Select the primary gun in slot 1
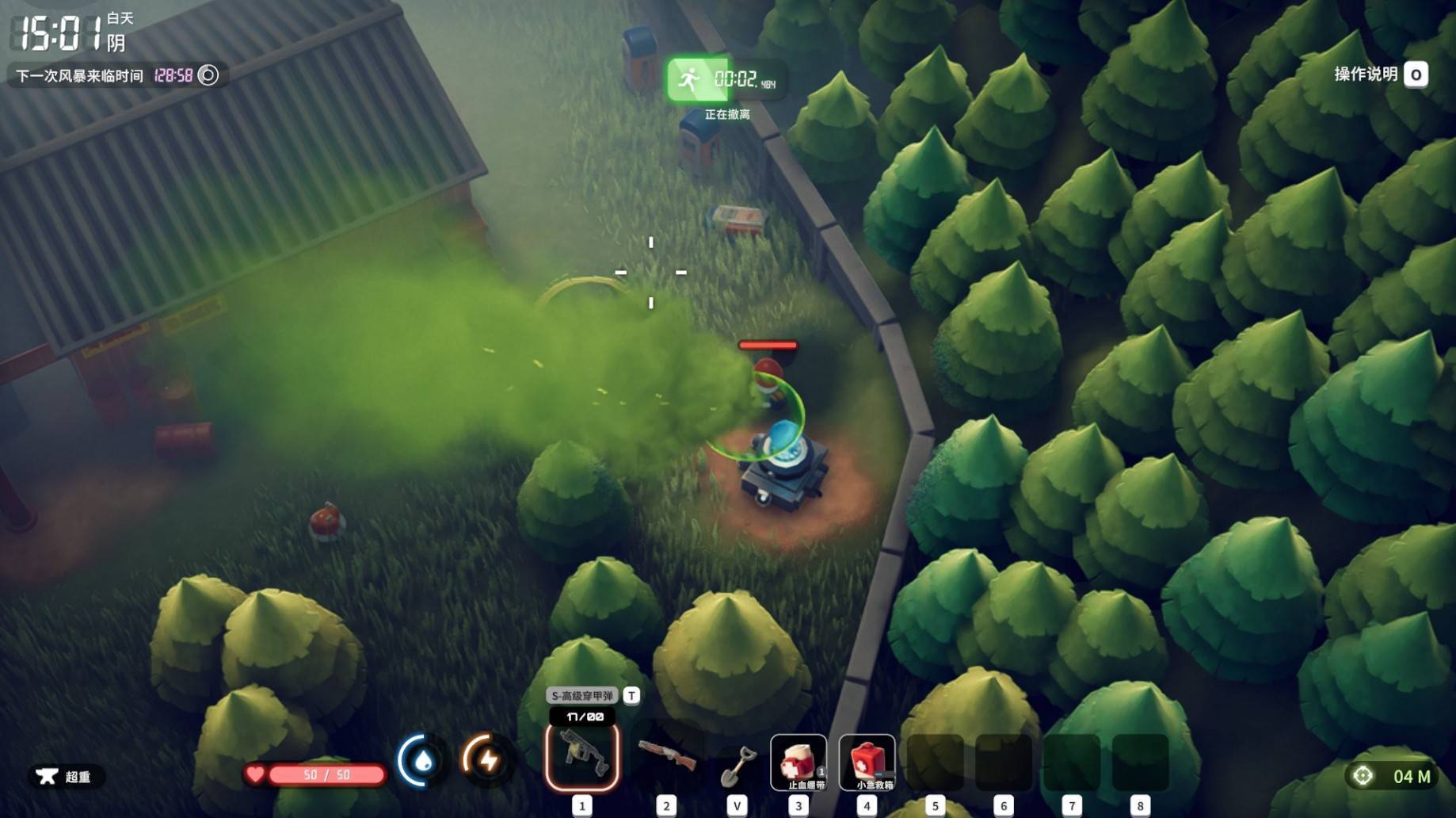Screen dimensions: 1456x818 [x=582, y=756]
